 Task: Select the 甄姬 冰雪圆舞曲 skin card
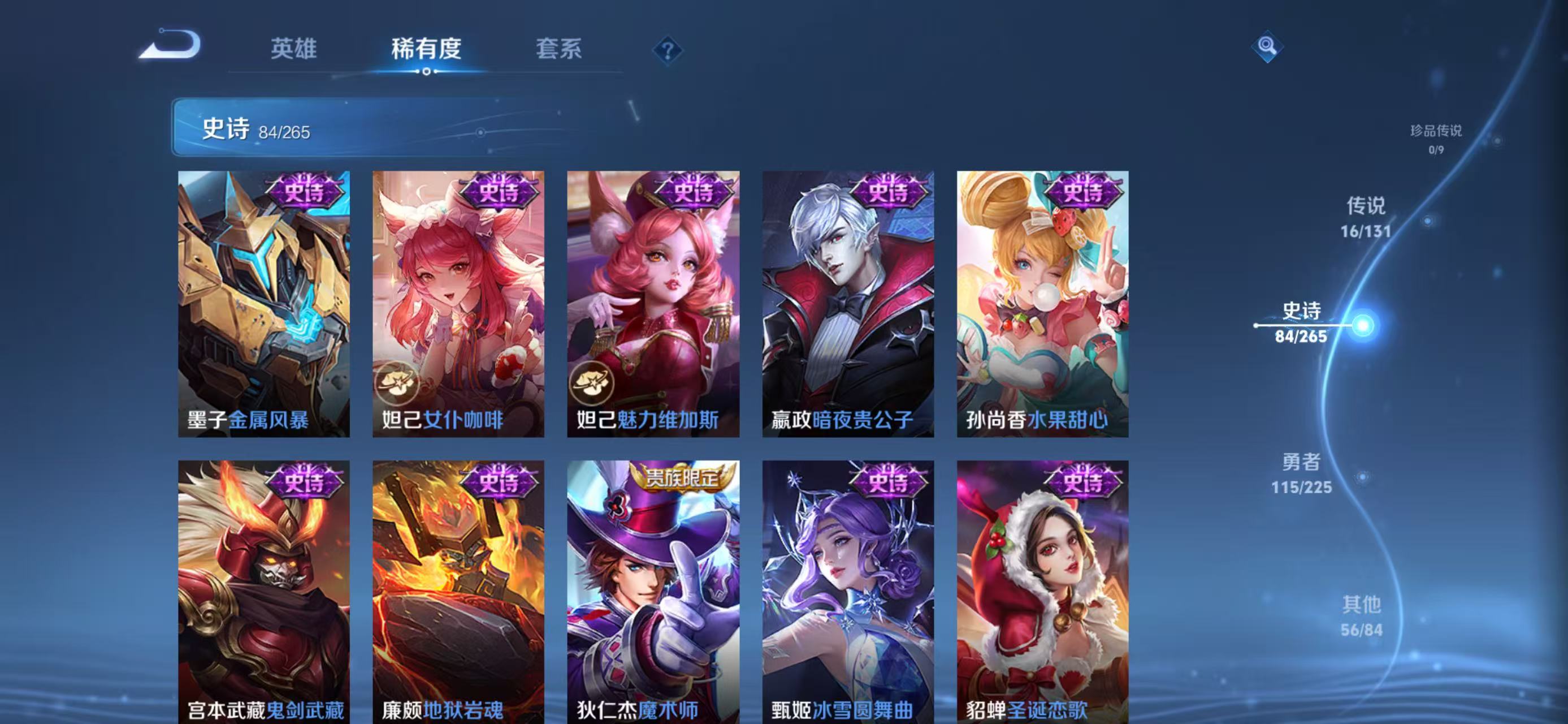click(848, 591)
